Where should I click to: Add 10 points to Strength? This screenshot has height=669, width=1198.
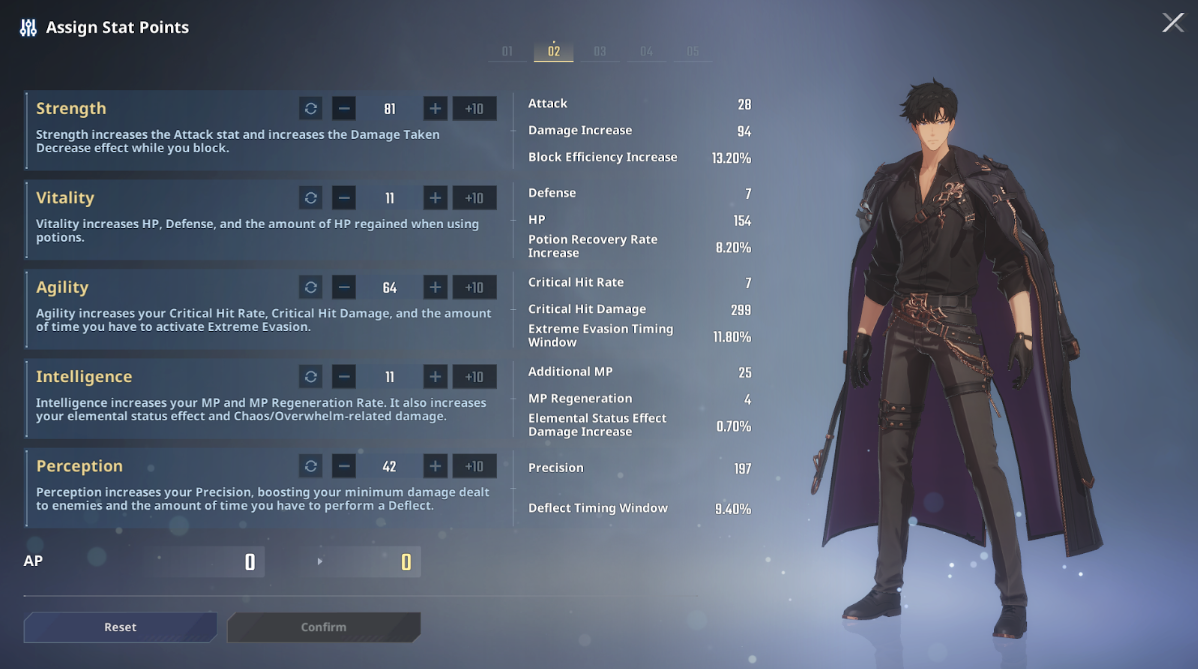474,109
